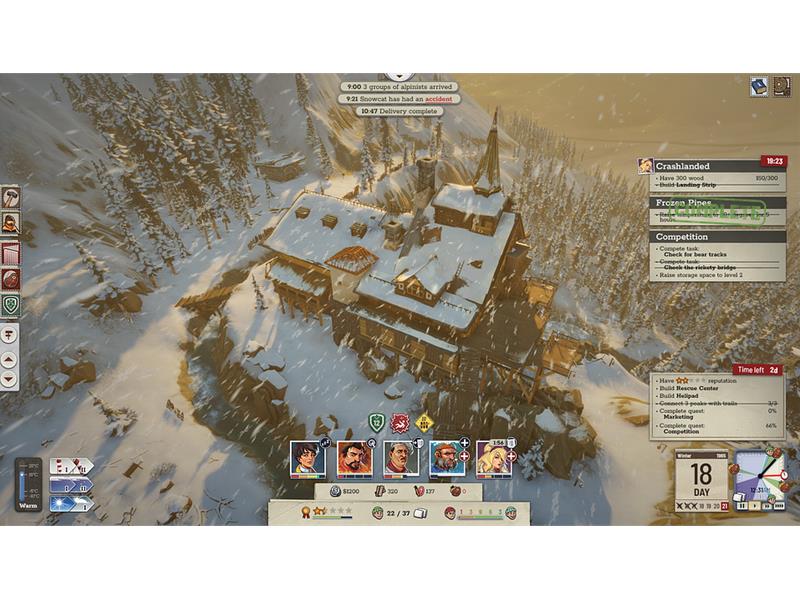Select the bearded man with blue background
800x600 pixels.
(447, 458)
